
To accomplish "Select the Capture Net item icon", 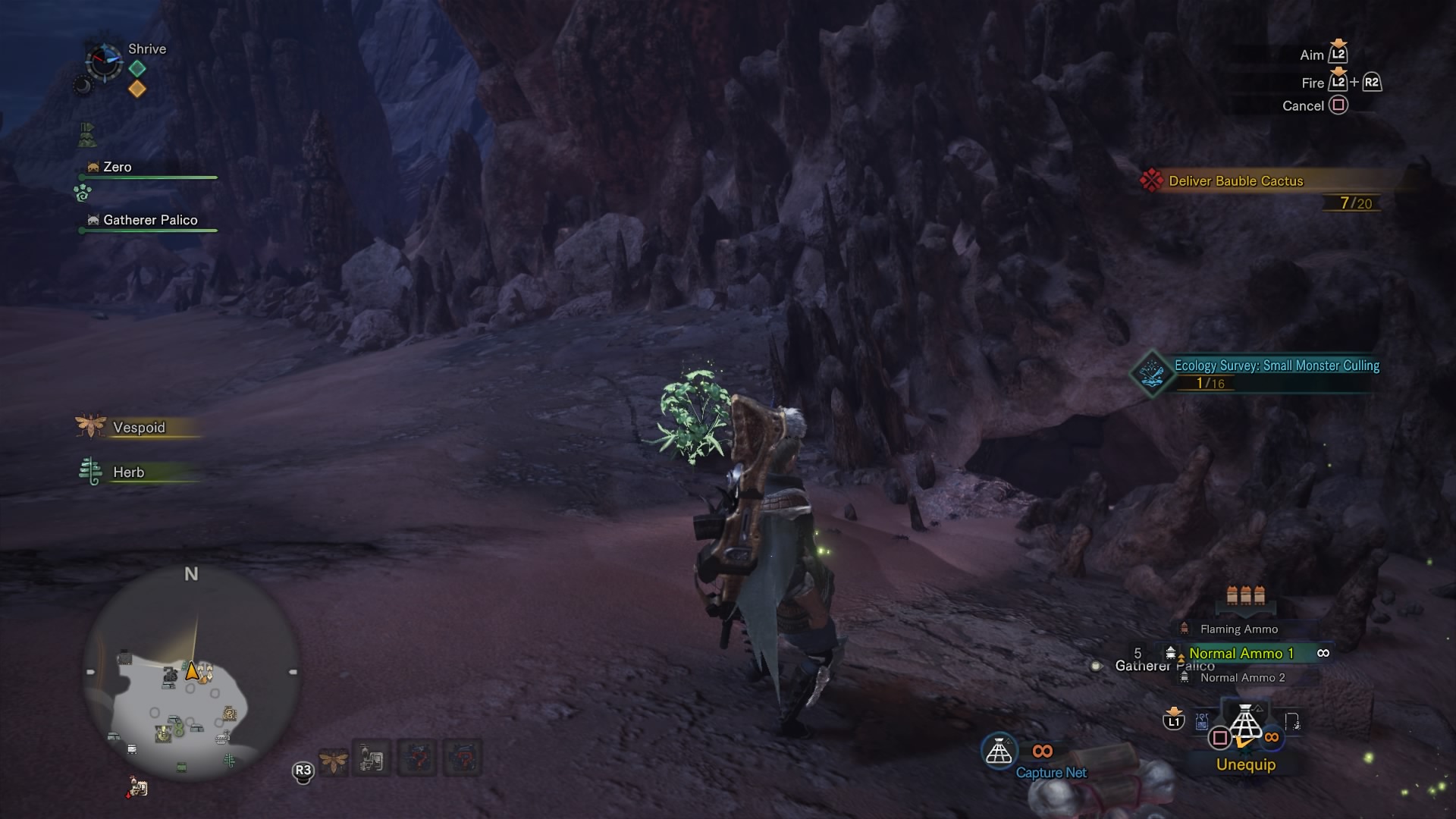I will [x=999, y=752].
